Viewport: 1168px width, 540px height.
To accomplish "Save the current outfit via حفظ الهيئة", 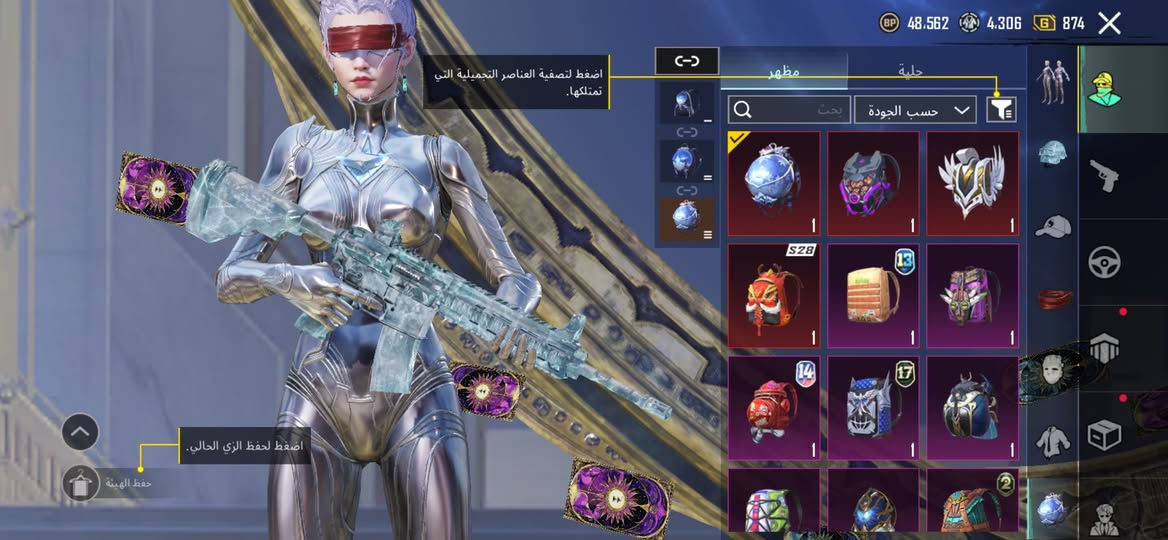I will 80,484.
